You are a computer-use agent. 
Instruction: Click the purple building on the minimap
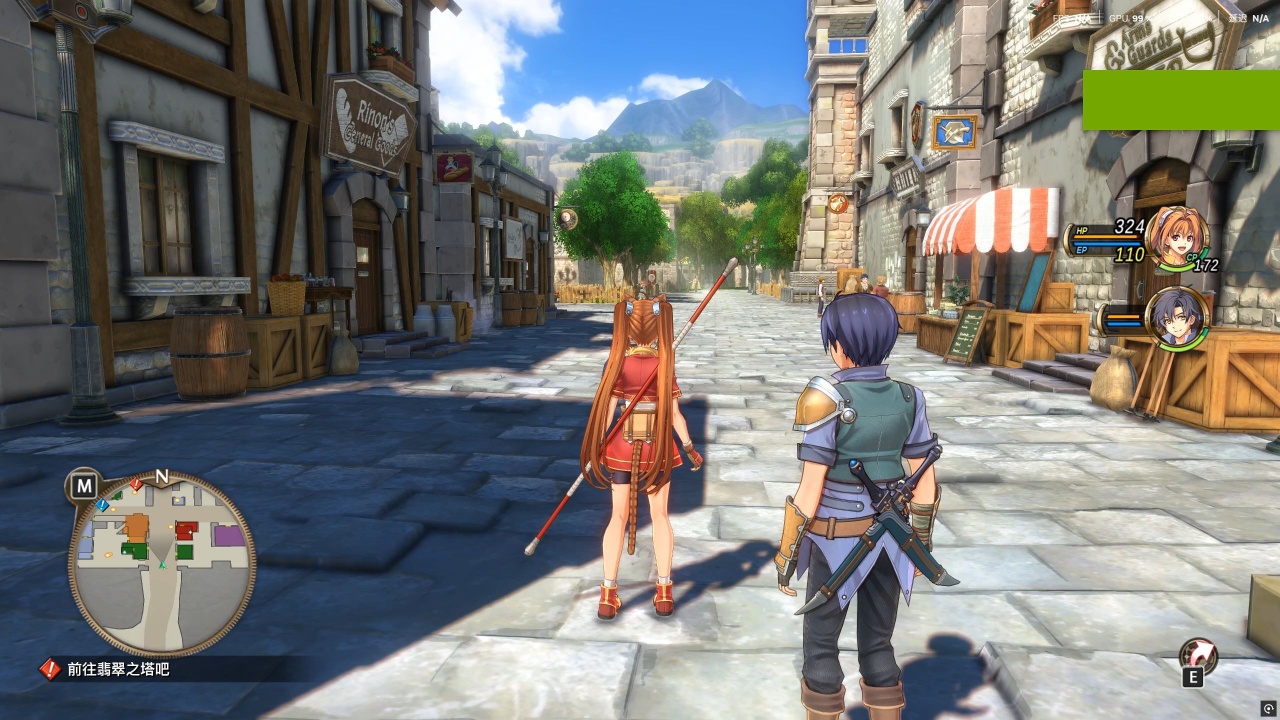coord(229,535)
